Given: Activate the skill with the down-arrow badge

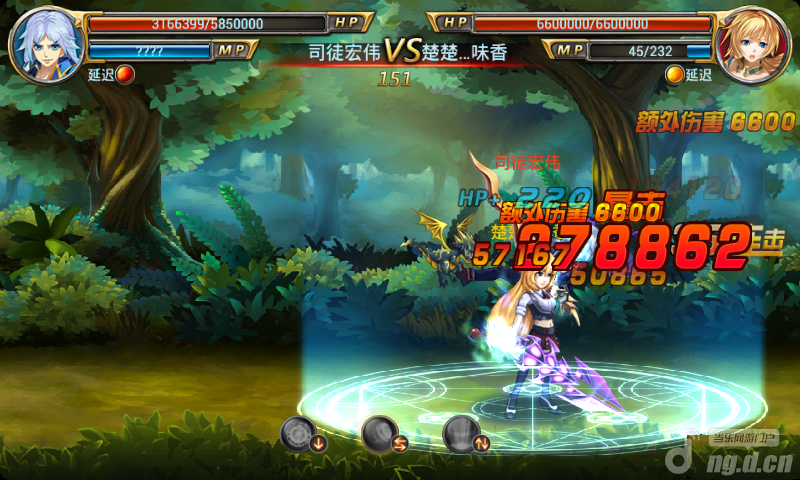Looking at the screenshot, I should [x=300, y=434].
